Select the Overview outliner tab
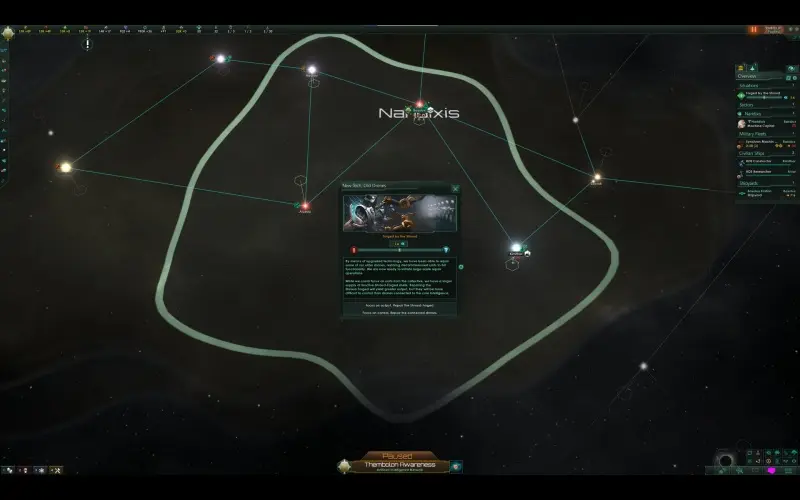The width and height of the screenshot is (800, 500). 747,75
